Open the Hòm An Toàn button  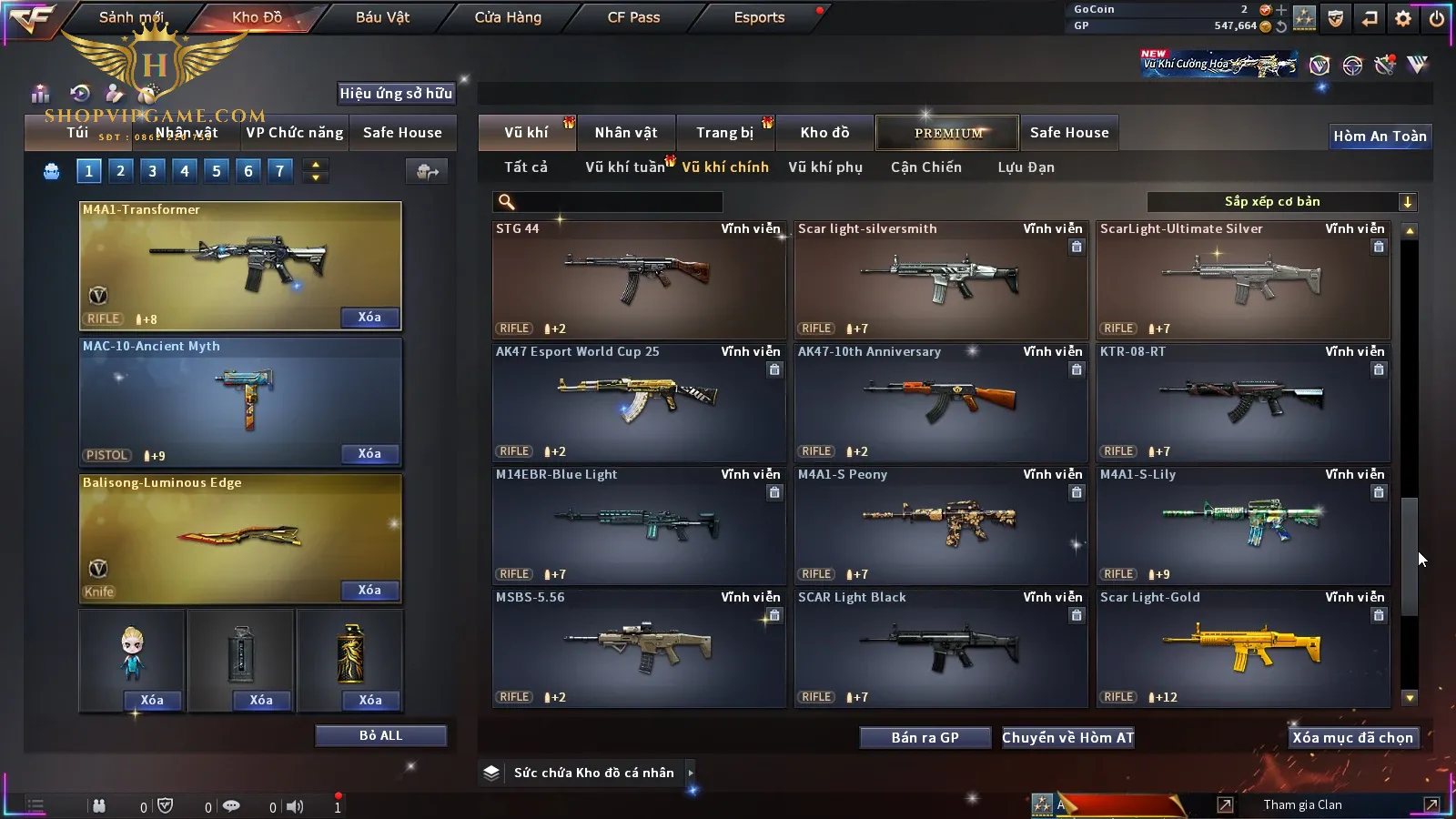(x=1380, y=136)
